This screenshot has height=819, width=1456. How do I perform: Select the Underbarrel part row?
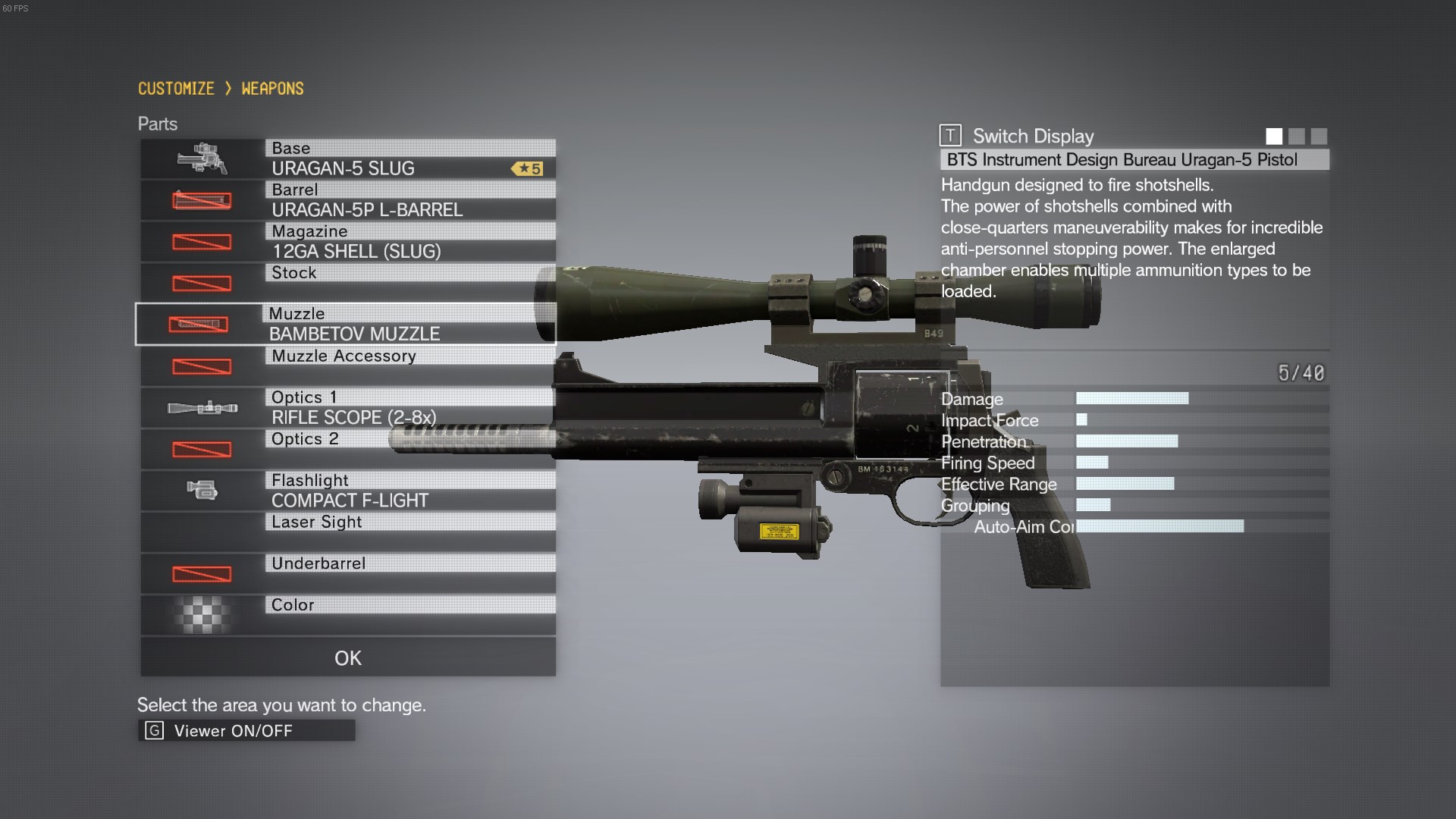pos(347,573)
